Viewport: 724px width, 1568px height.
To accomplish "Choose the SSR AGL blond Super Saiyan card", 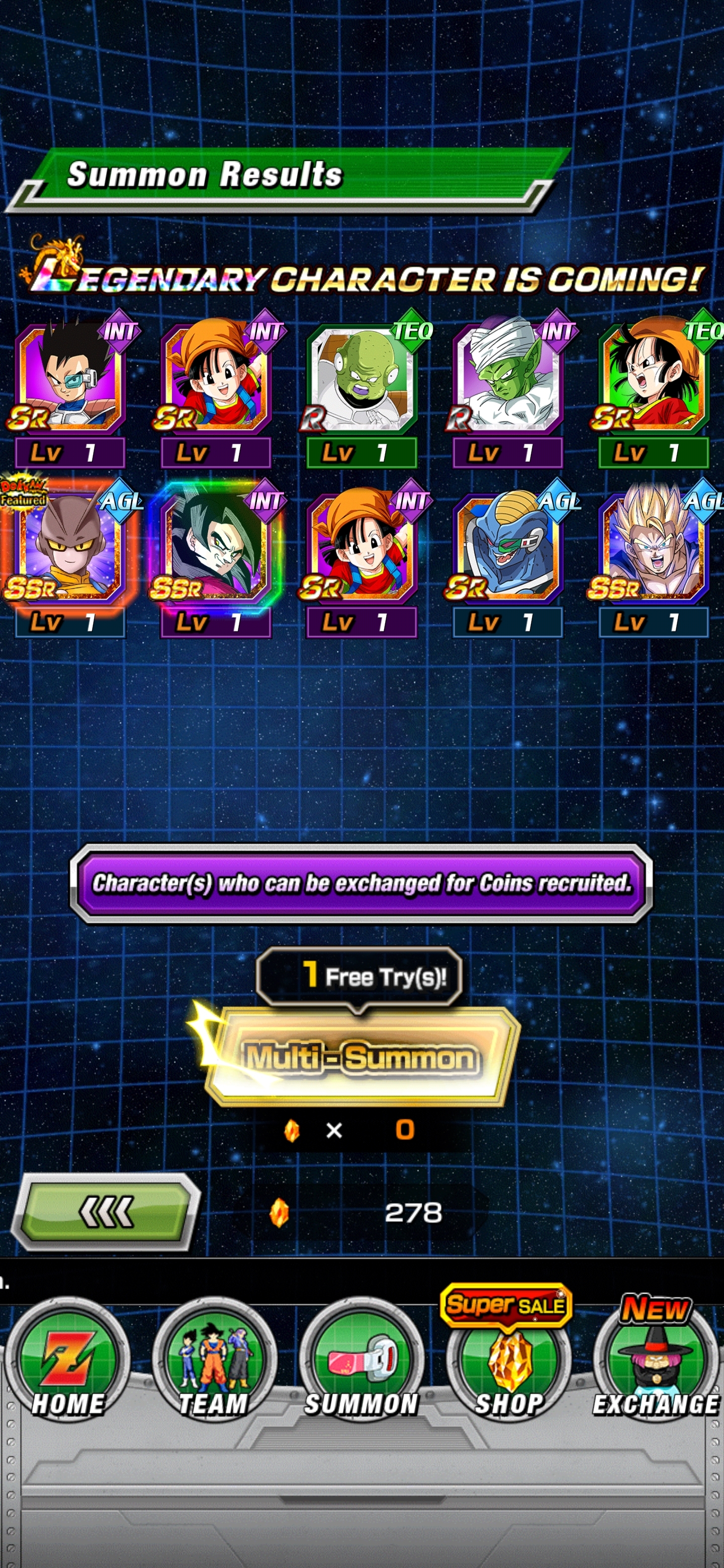I will pos(653,548).
